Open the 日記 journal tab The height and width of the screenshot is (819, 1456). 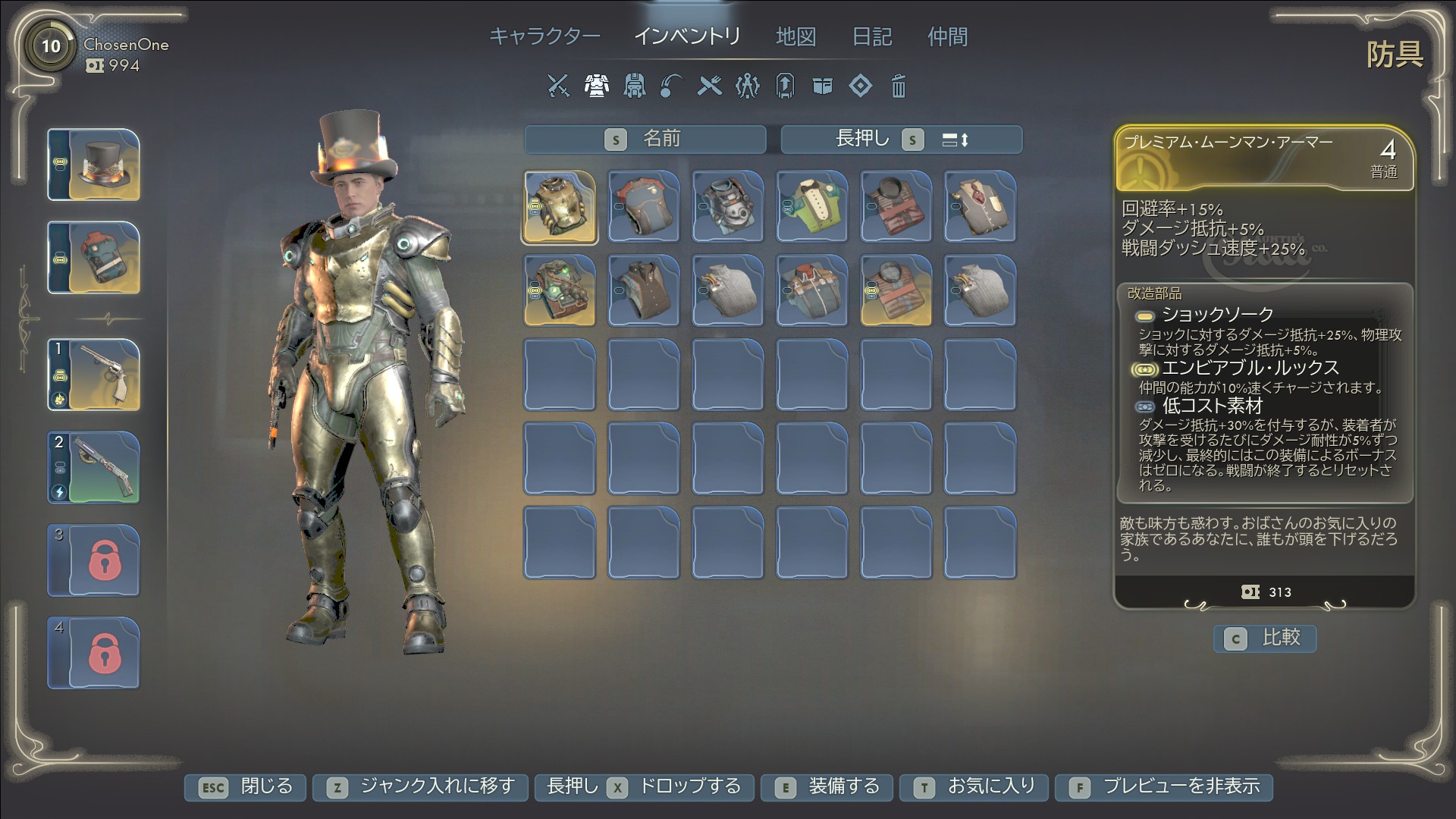(x=872, y=36)
